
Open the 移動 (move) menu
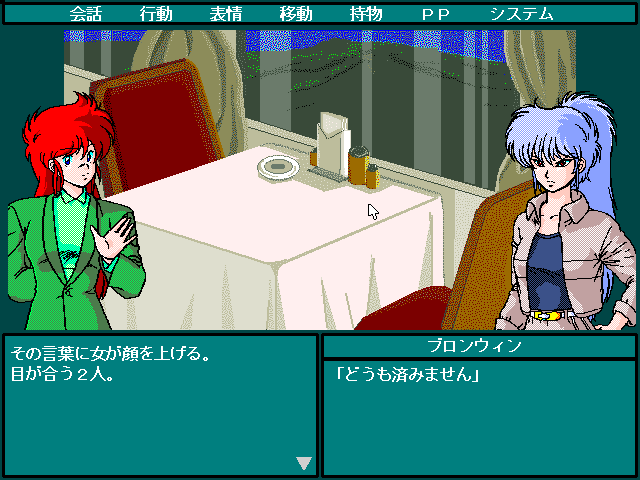click(296, 14)
